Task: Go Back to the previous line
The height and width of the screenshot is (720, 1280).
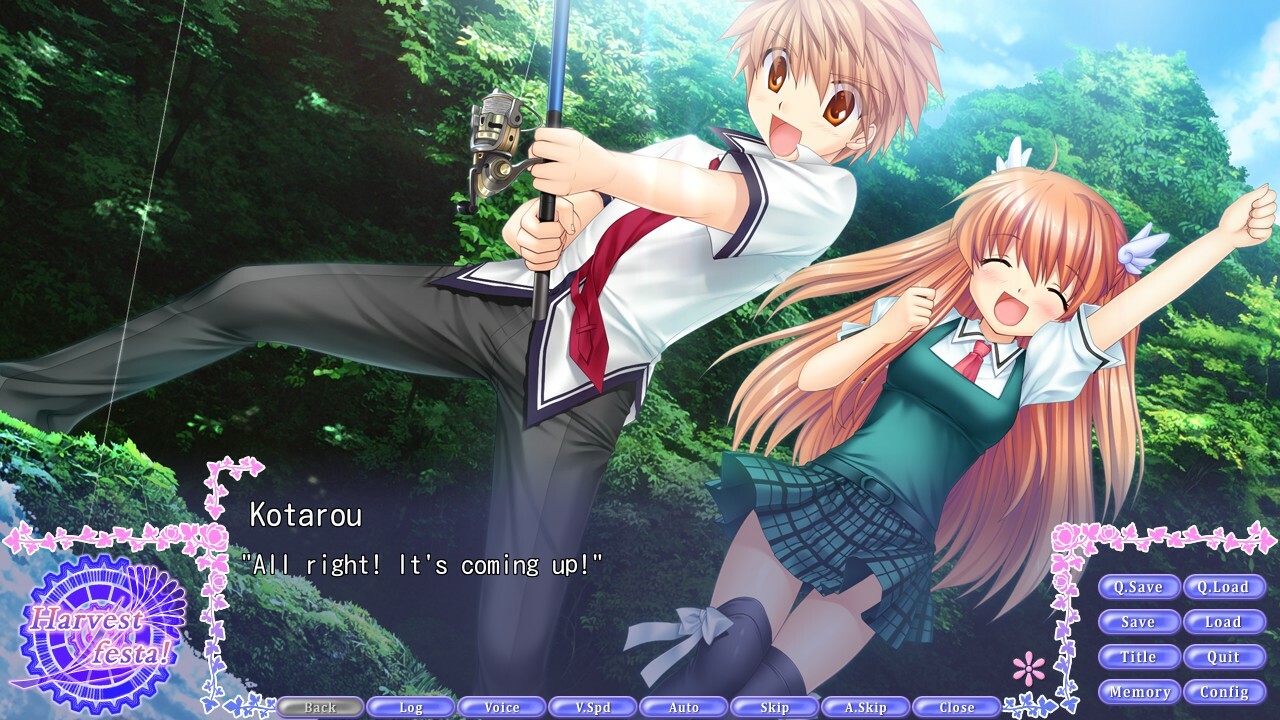Action: (x=320, y=706)
